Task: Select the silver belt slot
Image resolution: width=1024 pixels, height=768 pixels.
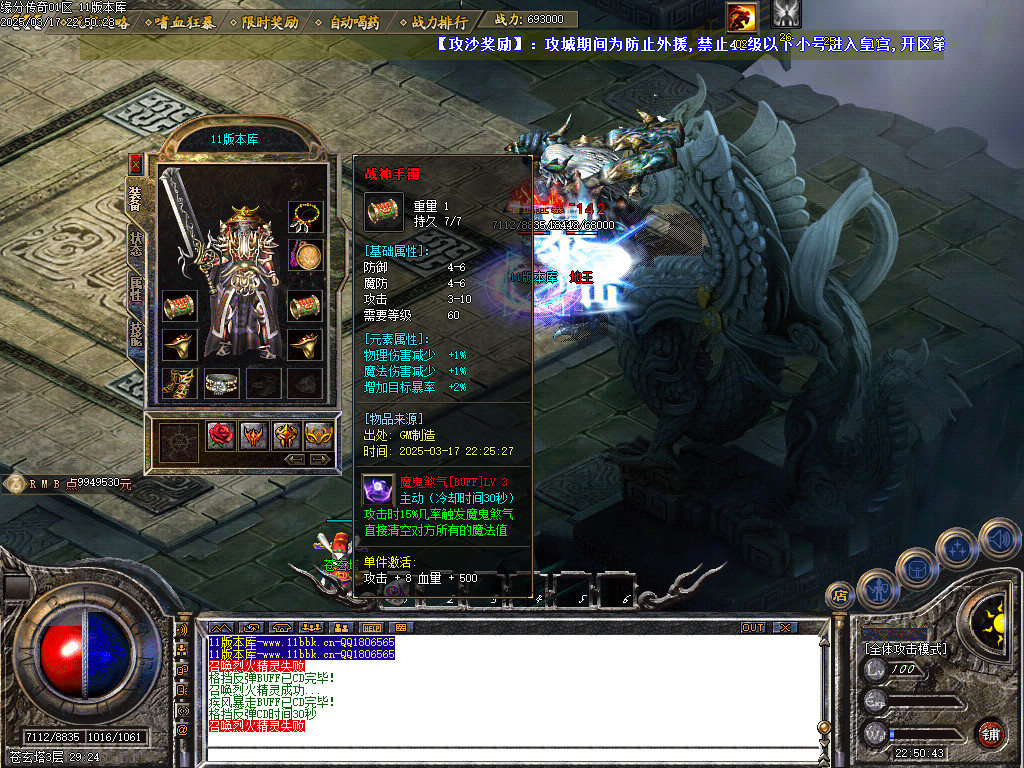Action: pyautogui.click(x=221, y=383)
